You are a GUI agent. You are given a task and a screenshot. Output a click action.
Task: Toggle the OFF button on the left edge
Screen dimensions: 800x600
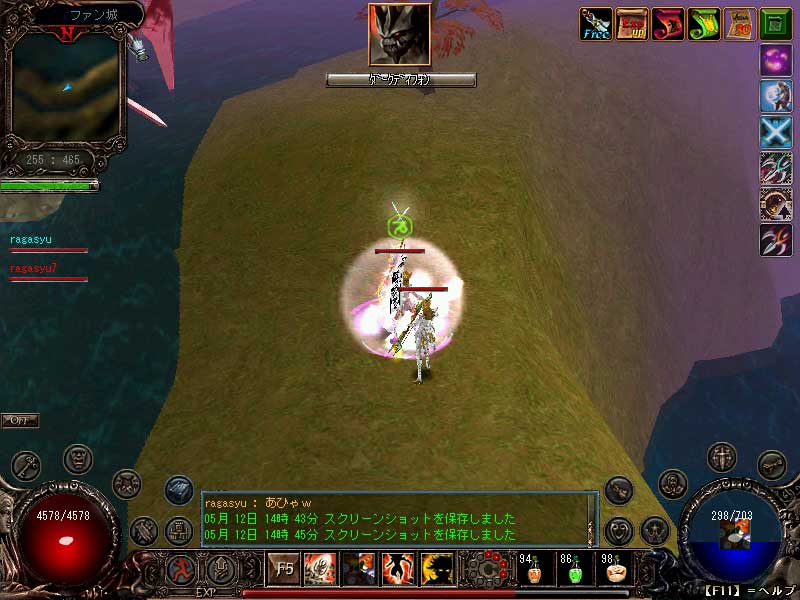coord(19,420)
